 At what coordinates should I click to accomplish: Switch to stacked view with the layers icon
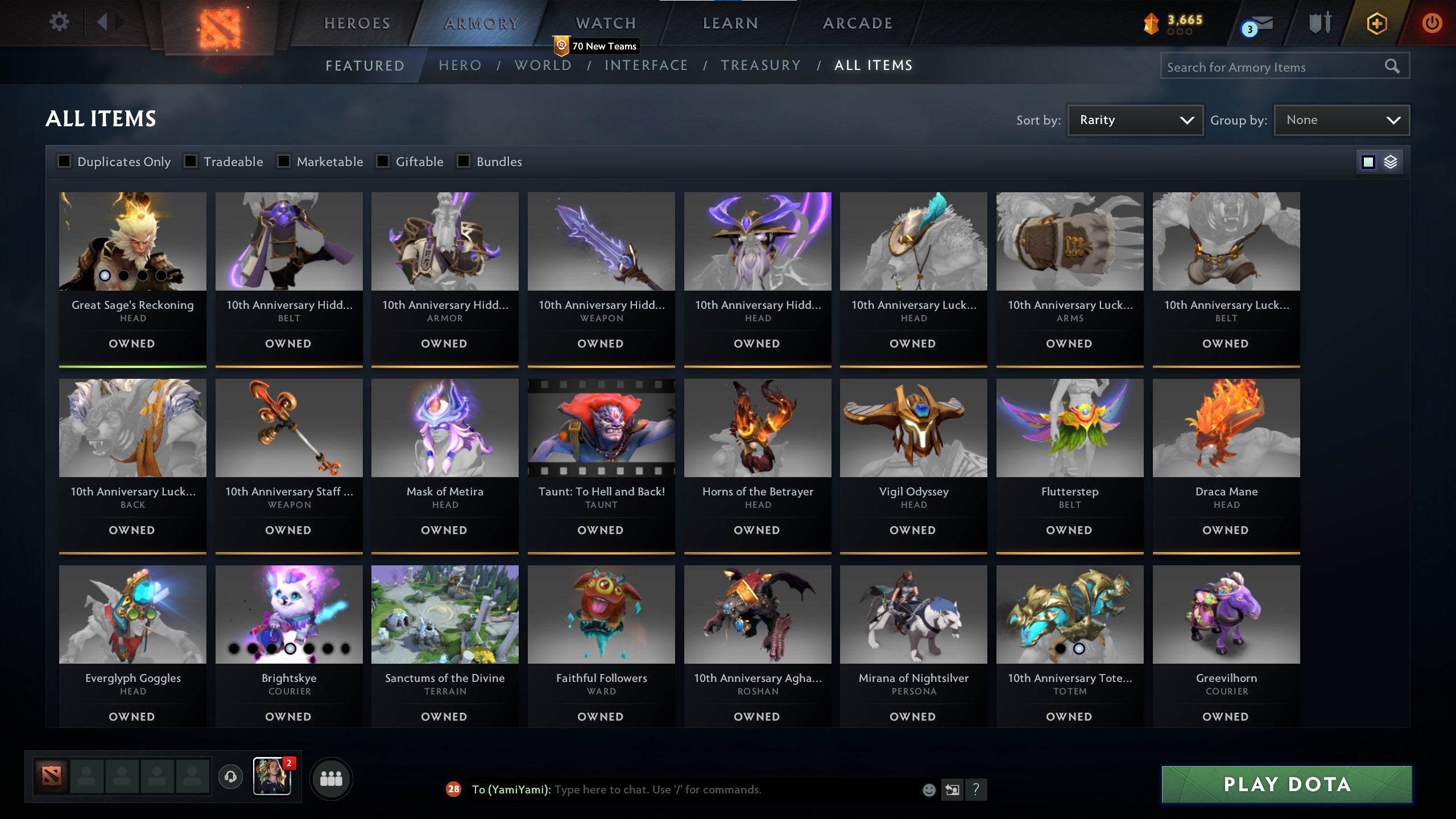coord(1392,162)
